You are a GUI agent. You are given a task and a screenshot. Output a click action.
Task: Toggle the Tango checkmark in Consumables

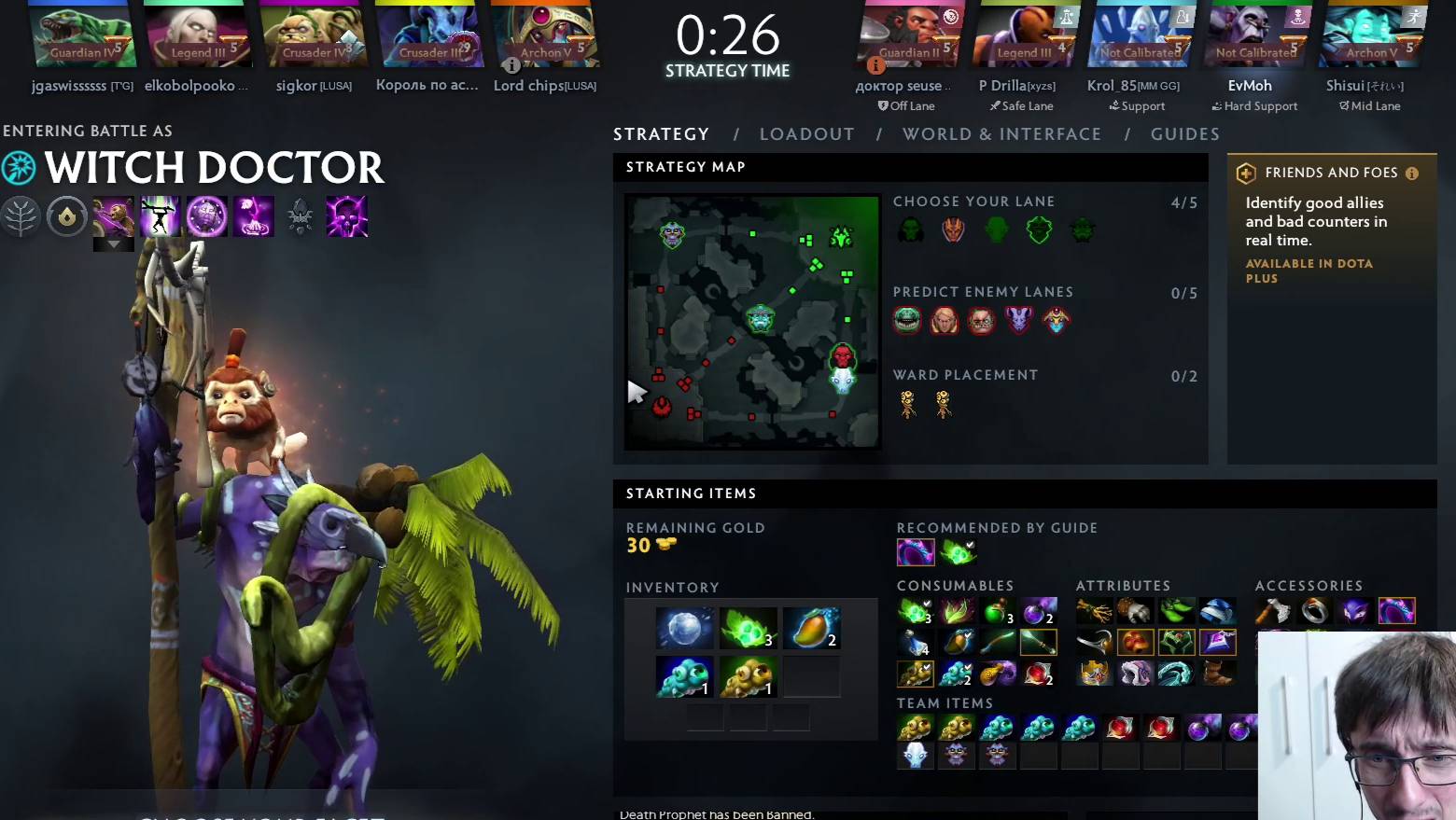pos(927,605)
